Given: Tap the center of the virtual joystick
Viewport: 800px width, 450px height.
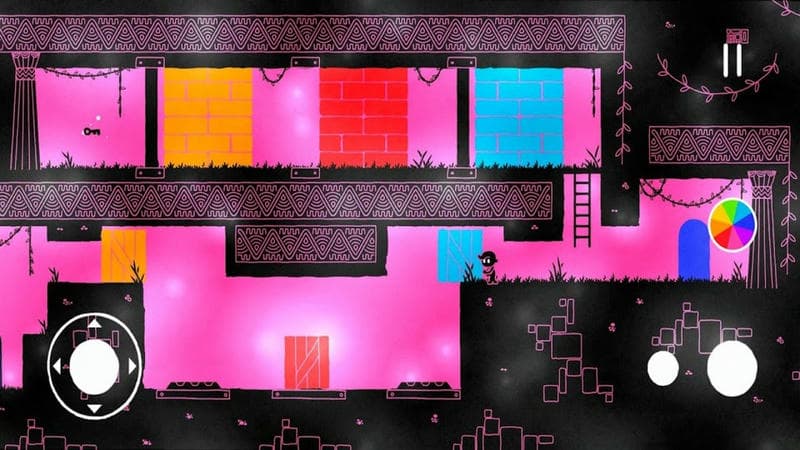Looking at the screenshot, I should pyautogui.click(x=95, y=365).
